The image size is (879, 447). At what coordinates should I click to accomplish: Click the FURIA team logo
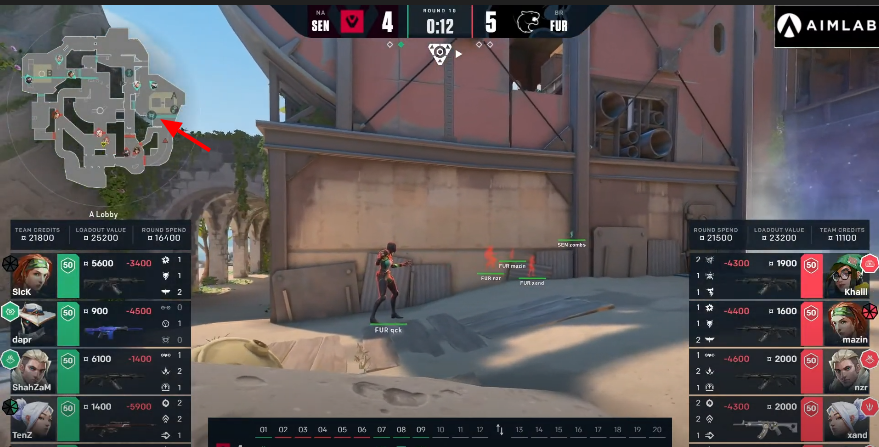click(x=528, y=20)
